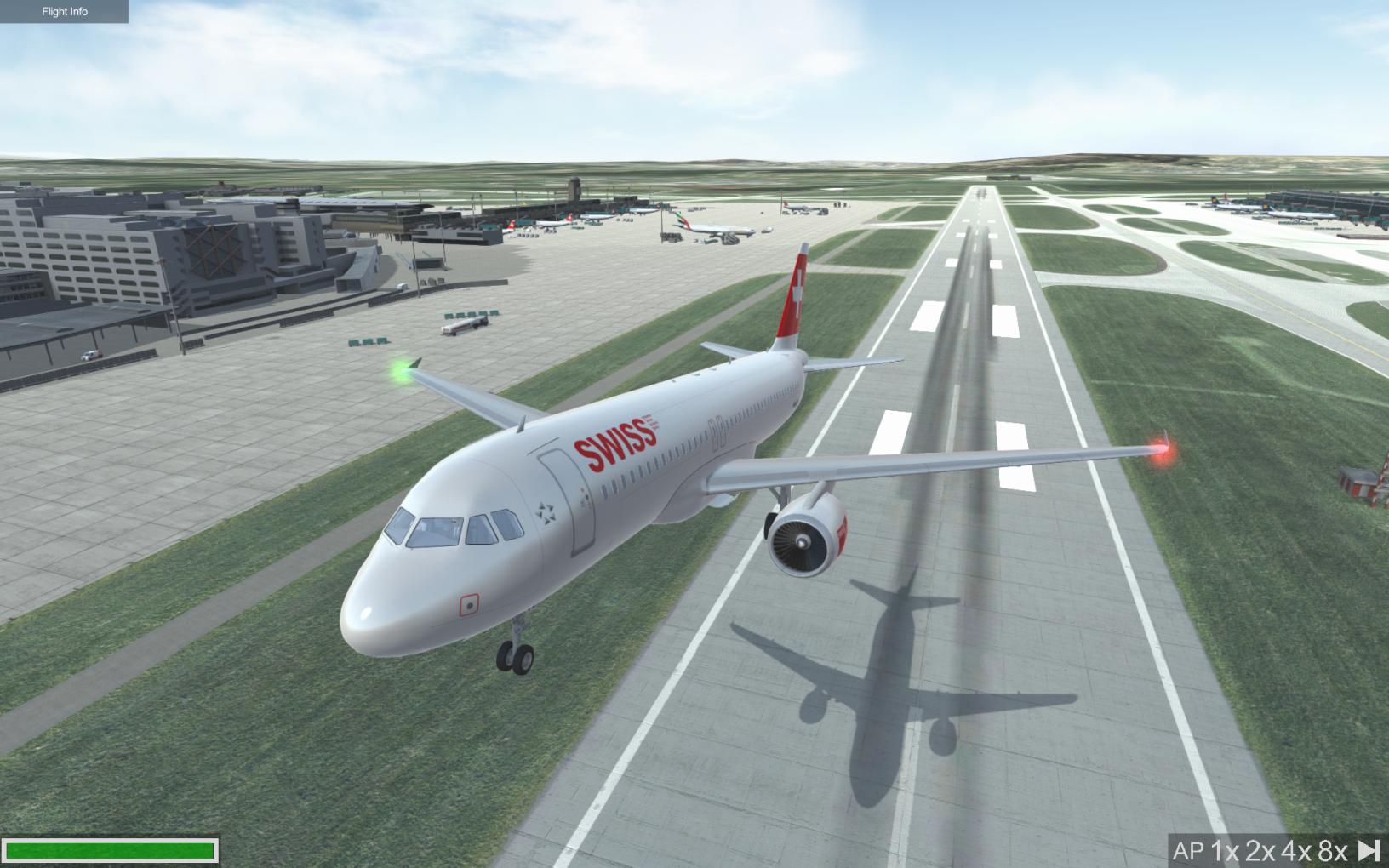The width and height of the screenshot is (1389, 868).
Task: Open the Flight Info panel
Action: (x=65, y=12)
